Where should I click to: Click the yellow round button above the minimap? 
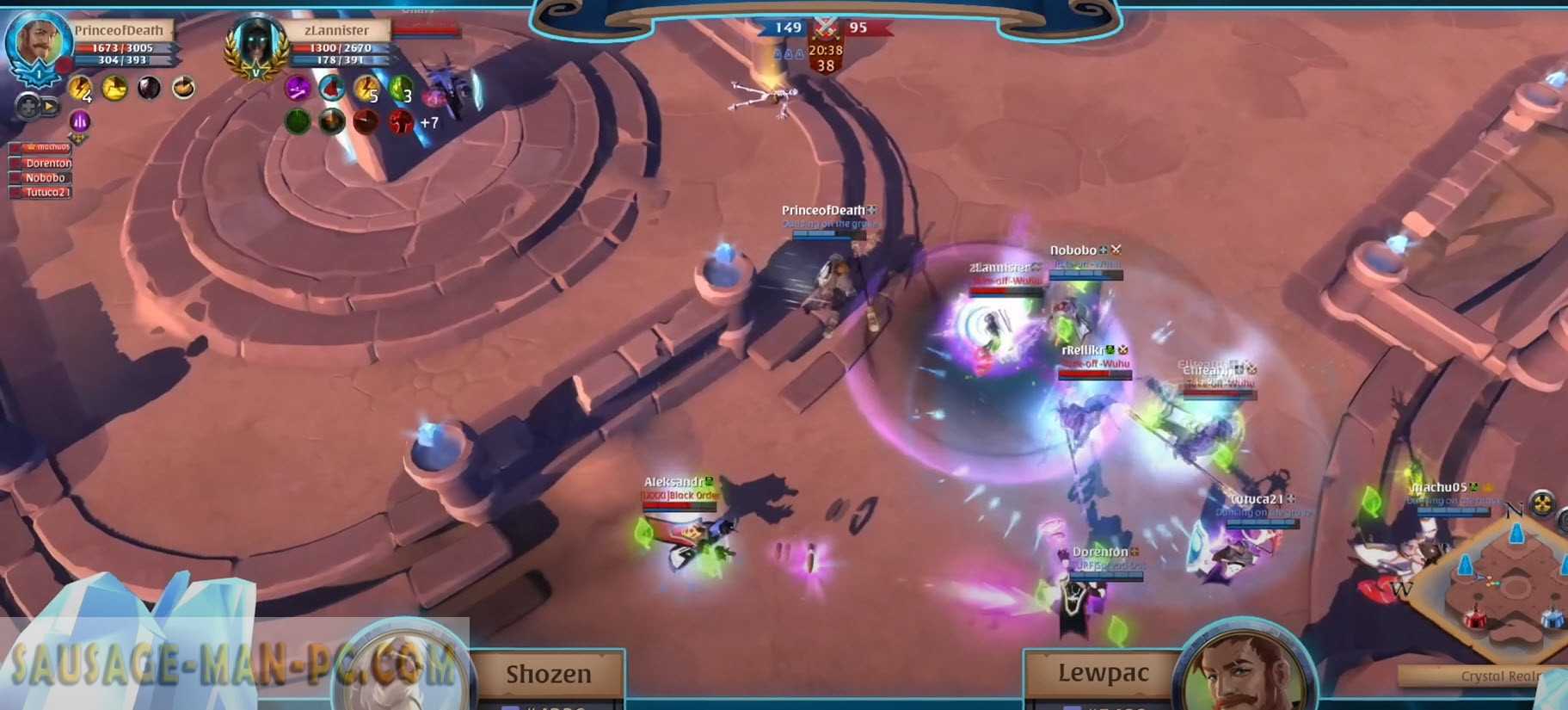tap(1541, 503)
